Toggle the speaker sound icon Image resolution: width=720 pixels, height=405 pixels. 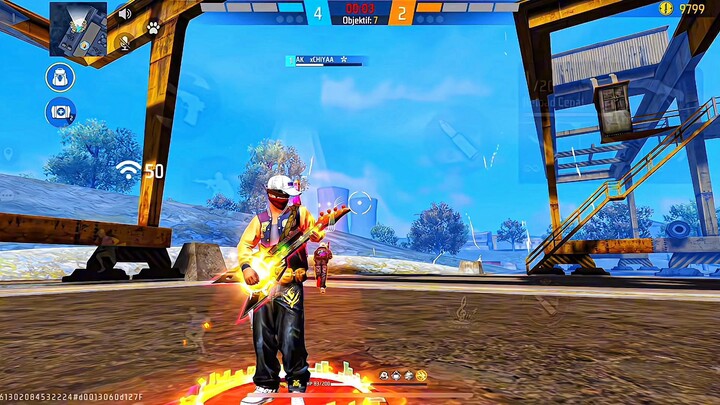tap(126, 14)
